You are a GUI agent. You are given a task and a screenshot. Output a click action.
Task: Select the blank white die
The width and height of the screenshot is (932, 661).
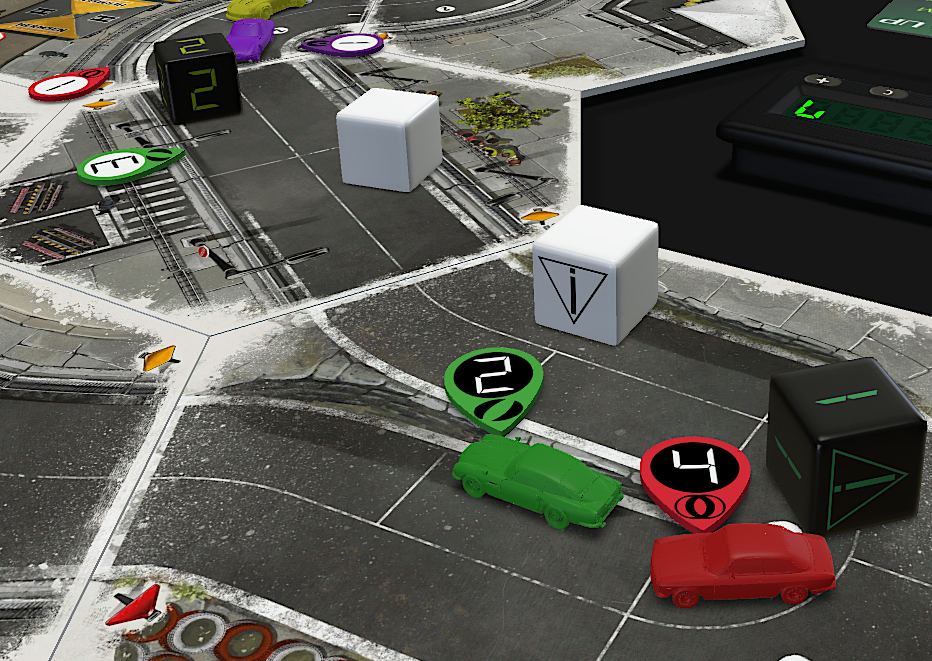pos(388,139)
